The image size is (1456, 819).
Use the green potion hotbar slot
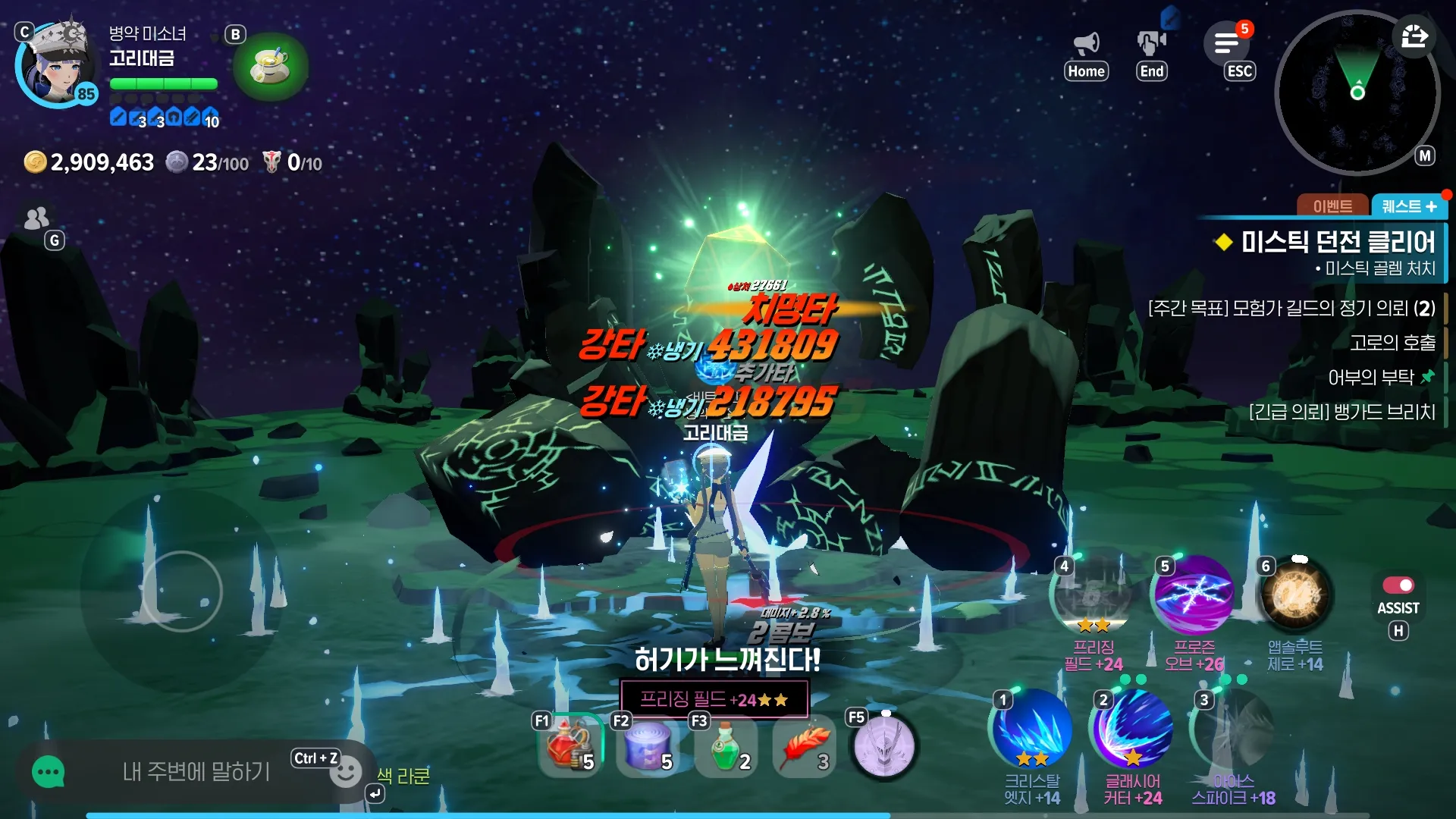pos(726,745)
